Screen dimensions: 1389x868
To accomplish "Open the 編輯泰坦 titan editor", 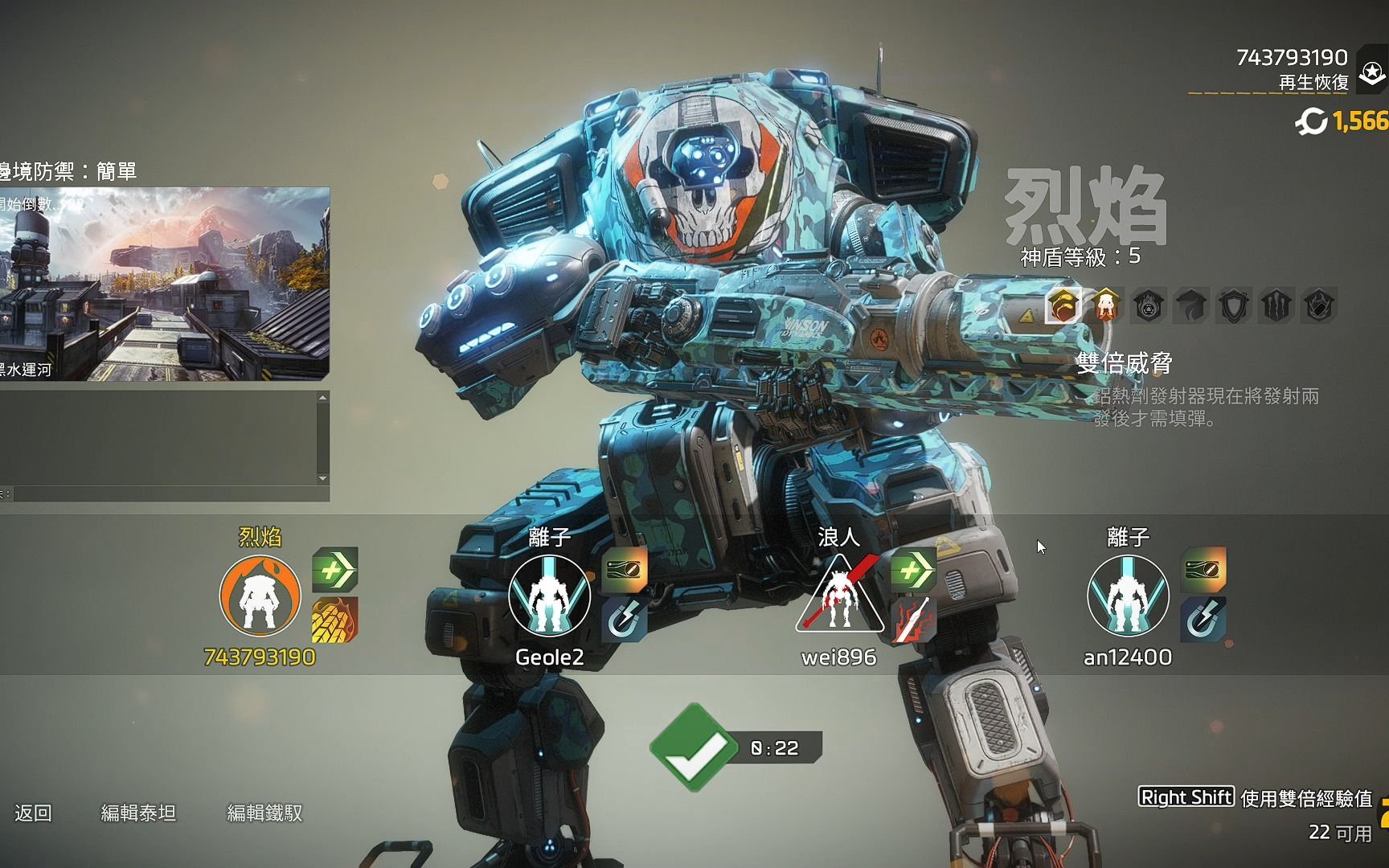I will tap(138, 813).
